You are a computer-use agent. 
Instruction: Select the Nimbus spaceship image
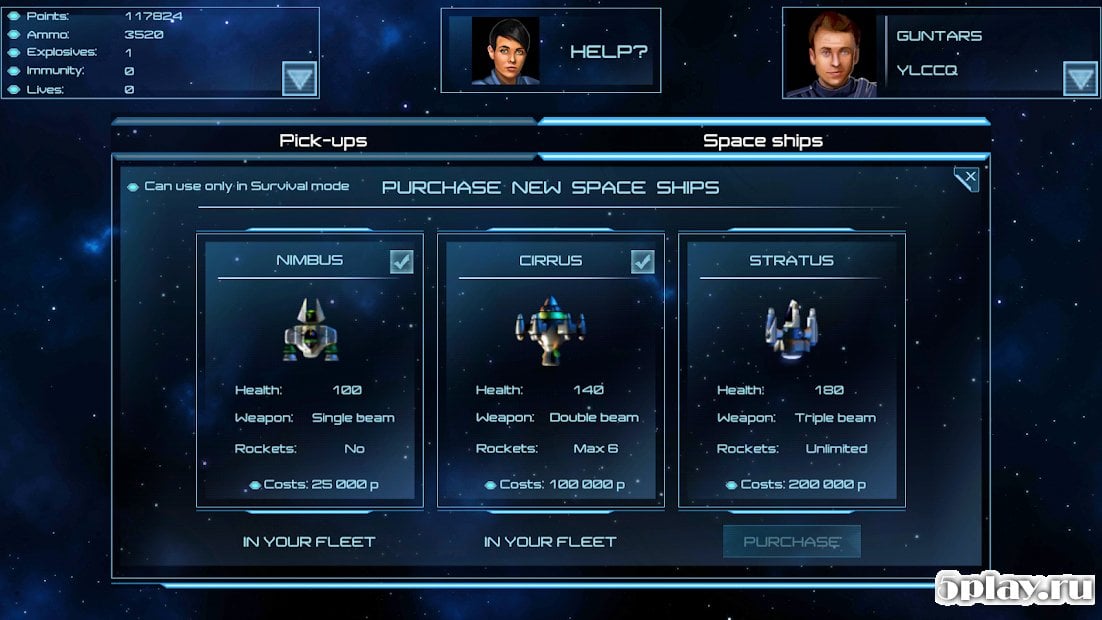310,331
